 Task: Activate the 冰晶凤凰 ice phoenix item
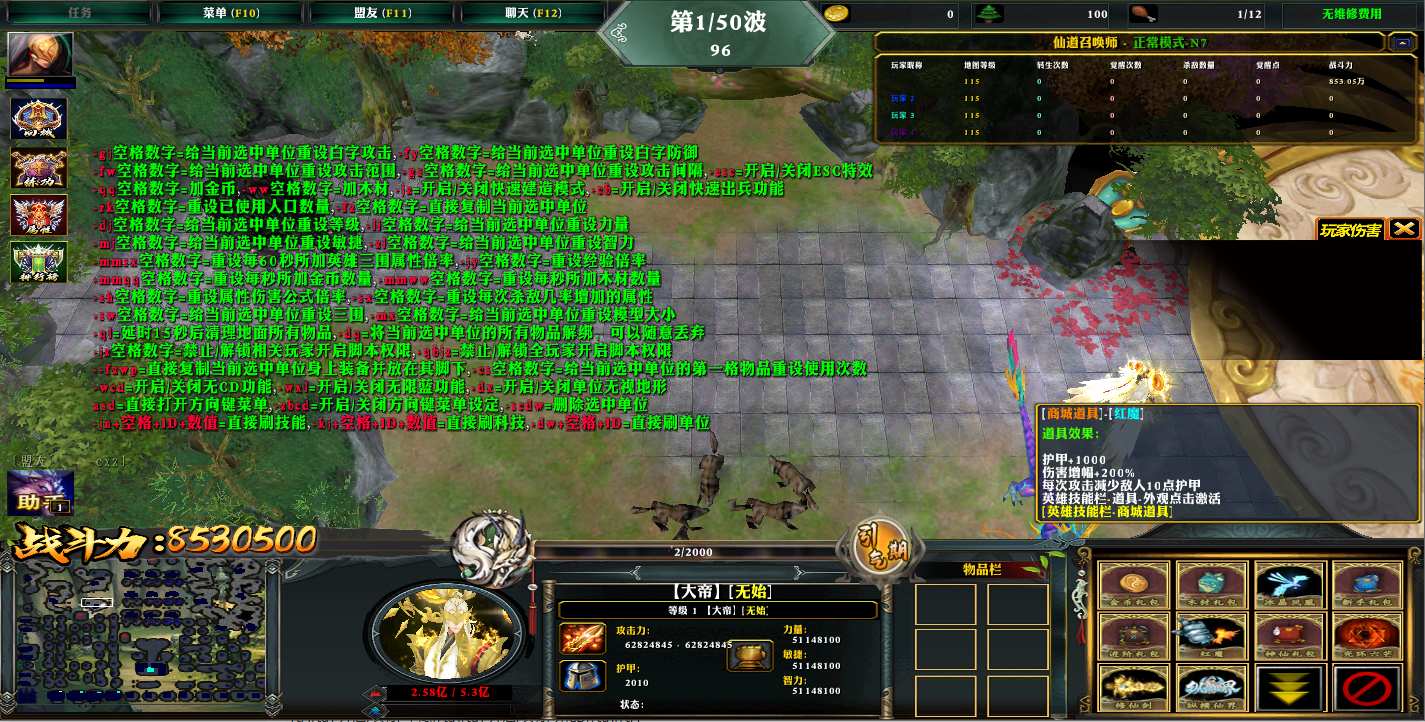(1288, 586)
